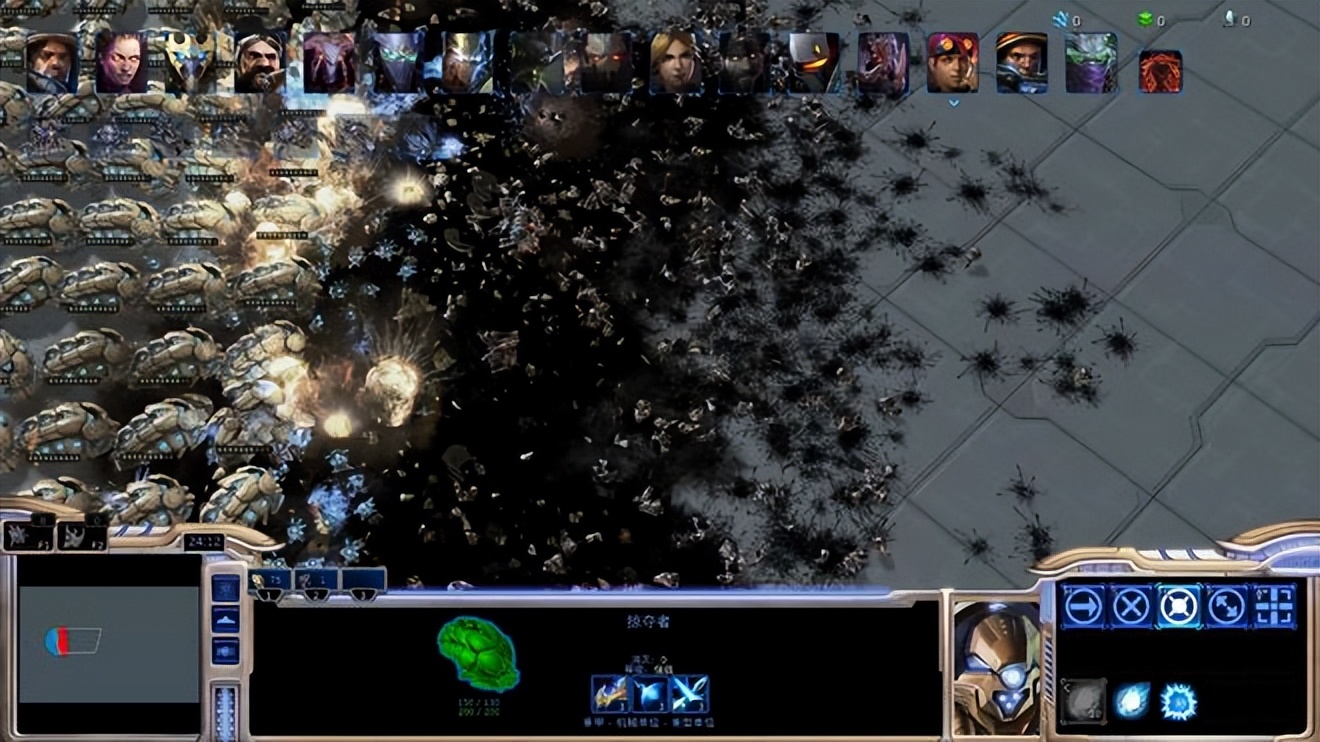
Task: Choose the Raynor commander portrait
Action: pos(51,62)
